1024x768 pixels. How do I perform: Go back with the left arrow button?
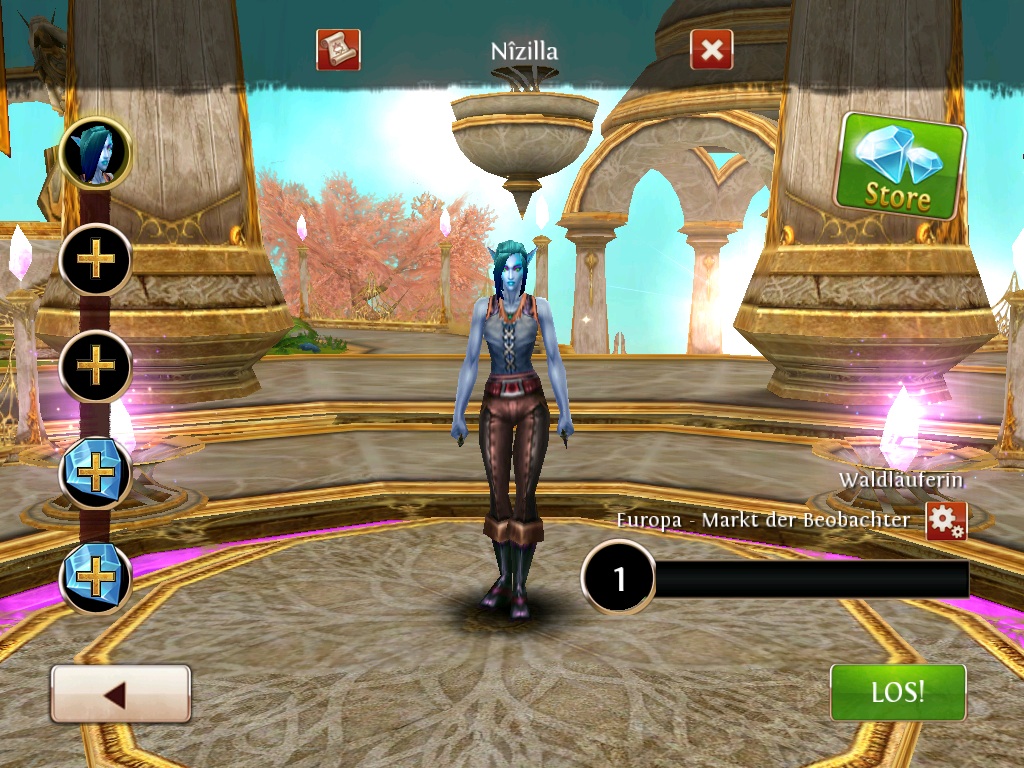(120, 694)
